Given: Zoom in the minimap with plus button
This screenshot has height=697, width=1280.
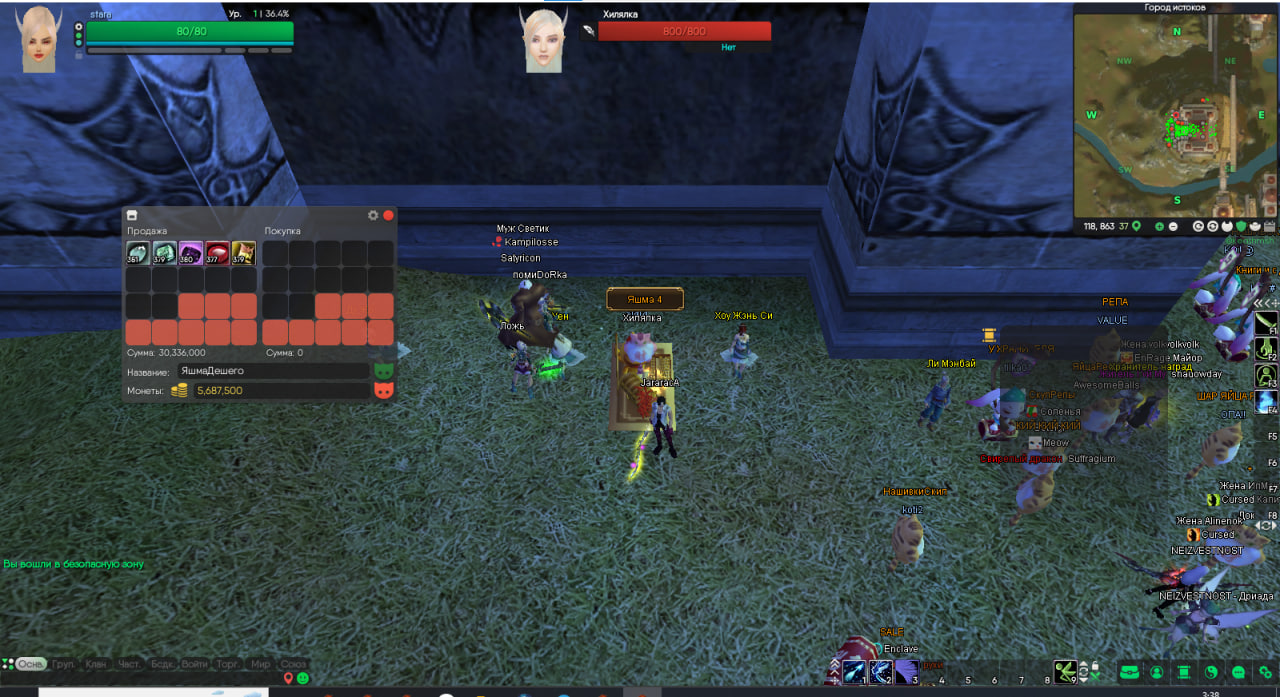Looking at the screenshot, I should coord(1159,227).
